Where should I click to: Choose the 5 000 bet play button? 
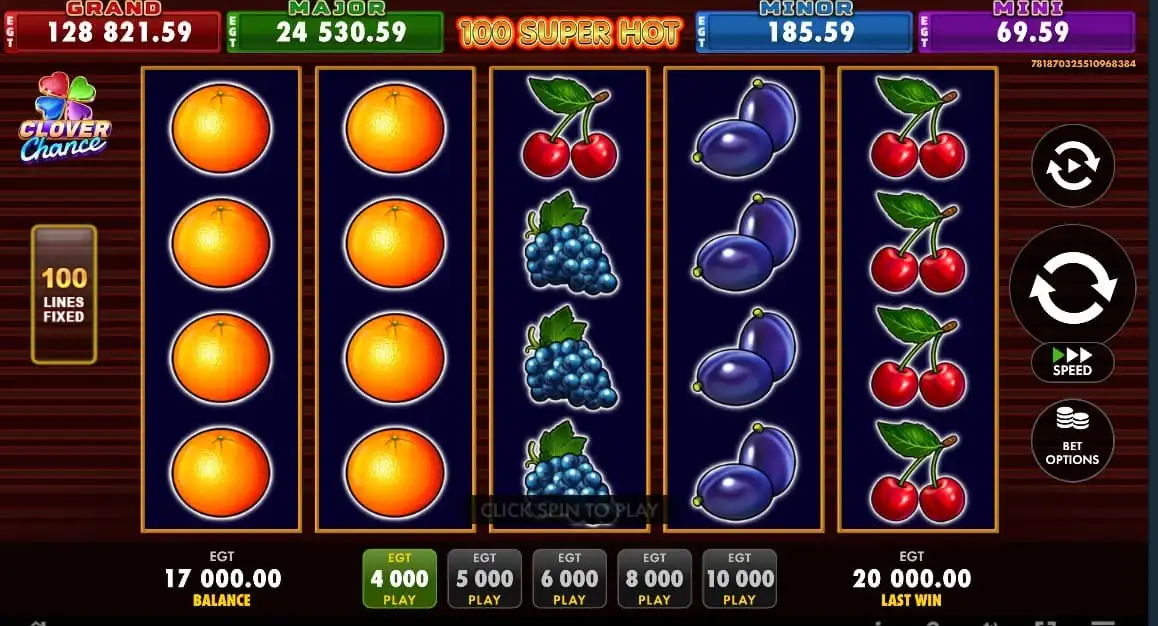click(x=484, y=579)
